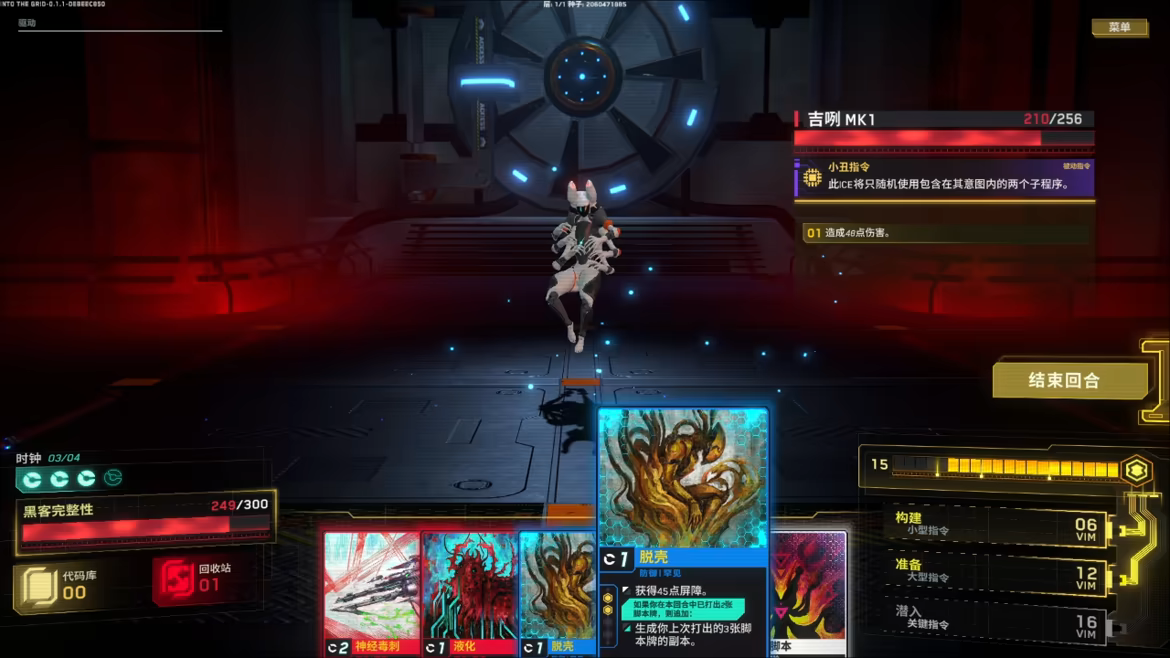This screenshot has height=658, width=1170.
Task: Inspect the 小丑指令 passive panel
Action: [944, 178]
